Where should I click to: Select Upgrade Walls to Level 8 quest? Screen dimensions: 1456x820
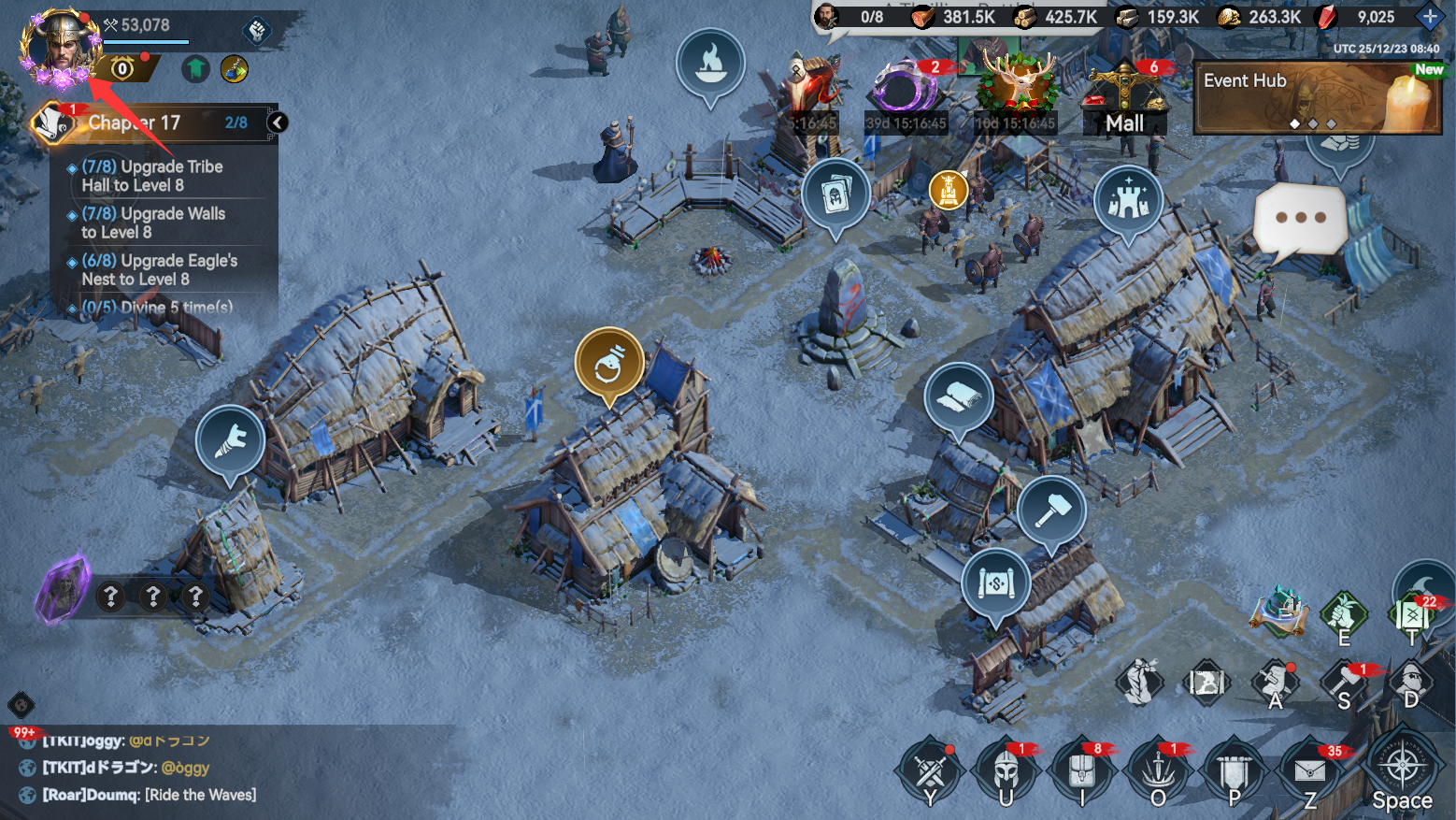(x=153, y=223)
